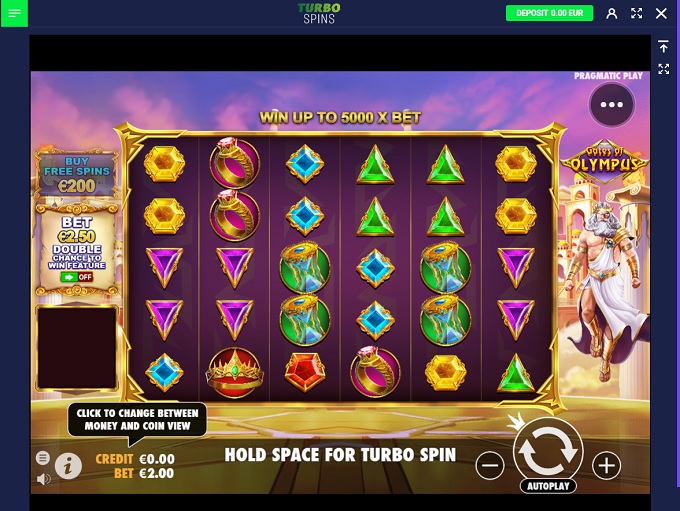The image size is (680, 511).
Task: Spin the reels with the circular arrows button
Action: [x=547, y=452]
